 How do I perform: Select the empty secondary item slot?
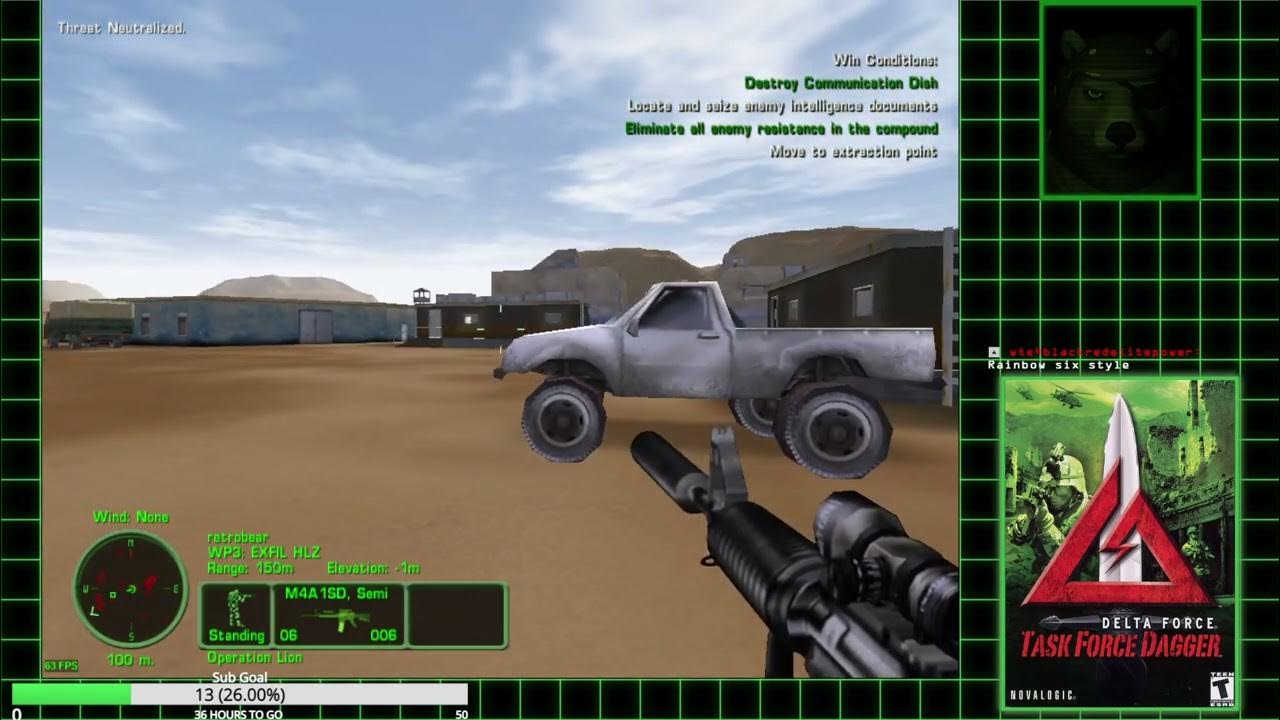(457, 615)
